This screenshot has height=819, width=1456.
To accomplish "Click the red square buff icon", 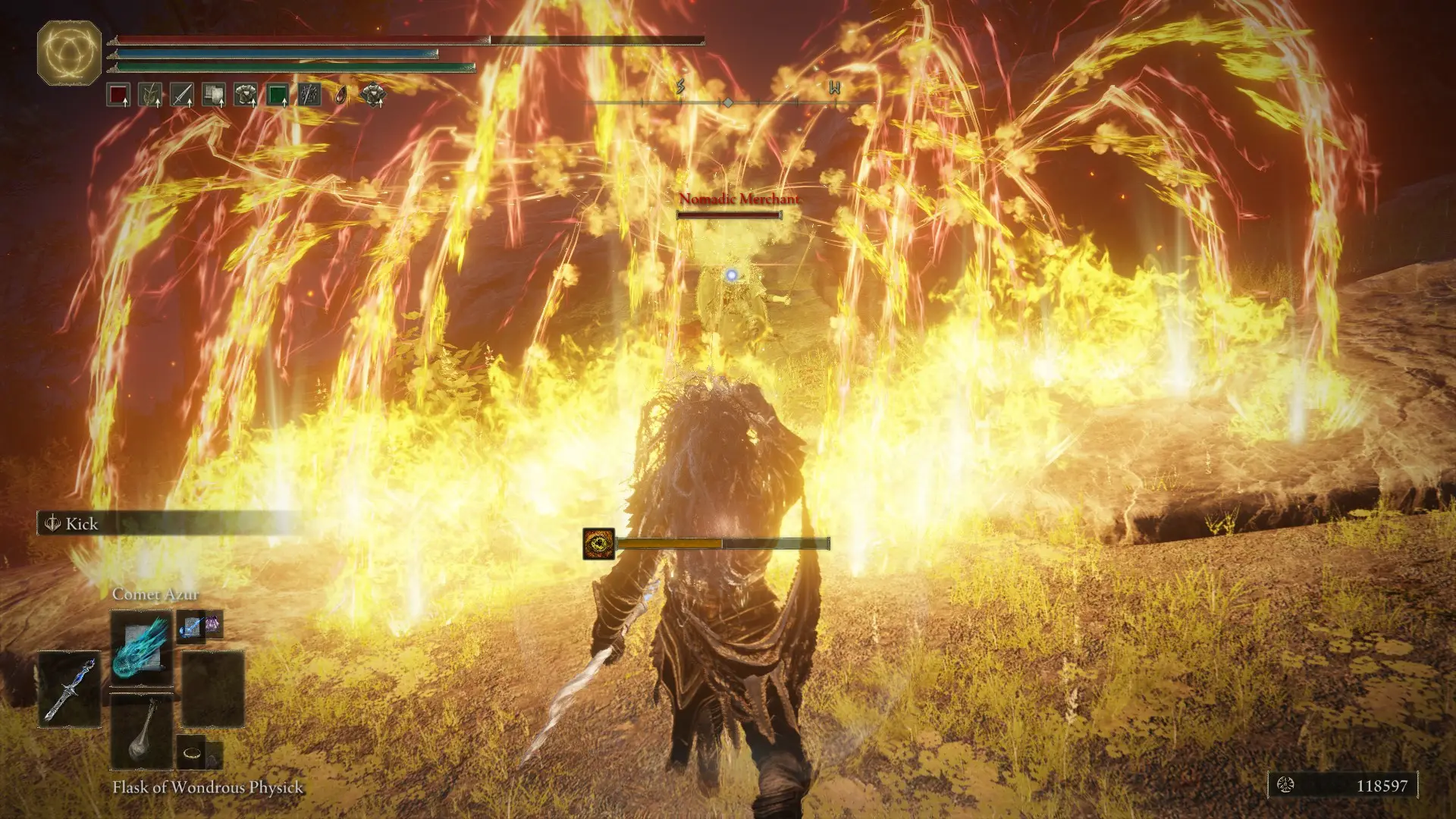I will pyautogui.click(x=118, y=96).
